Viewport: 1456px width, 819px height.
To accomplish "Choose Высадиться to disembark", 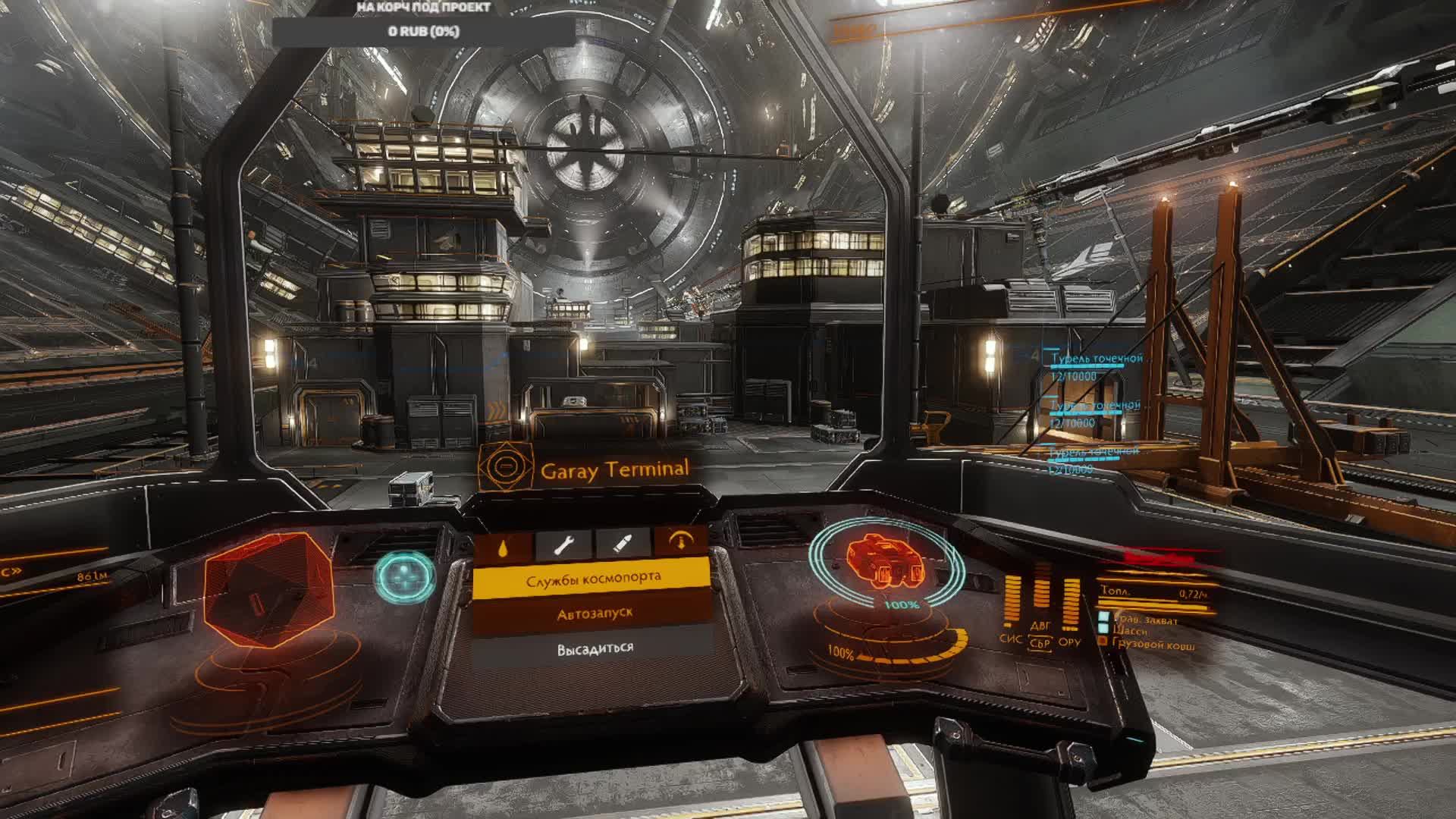I will coord(595,649).
